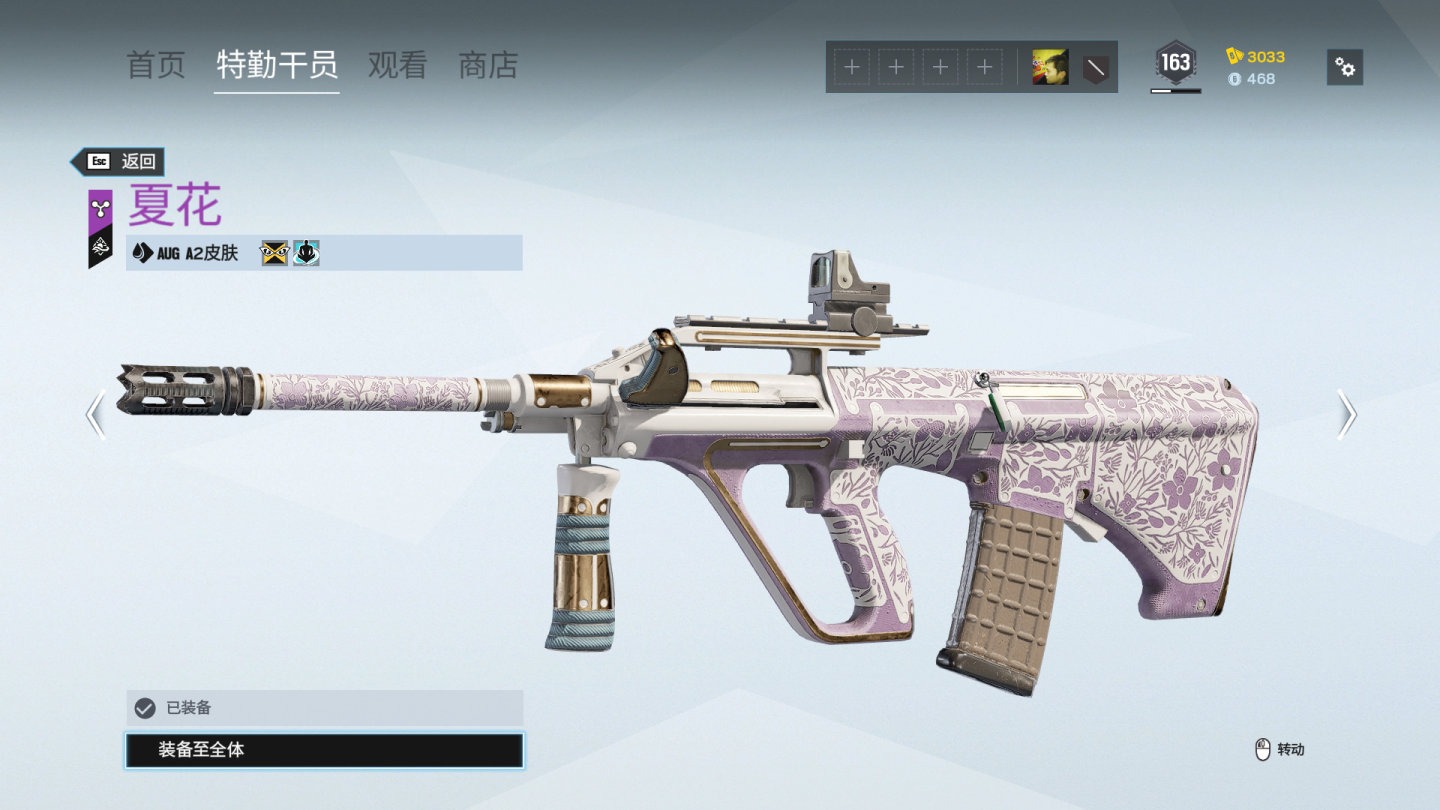This screenshot has height=810, width=1440.
Task: Show the next weapon skin arrow
Action: pos(1346,415)
